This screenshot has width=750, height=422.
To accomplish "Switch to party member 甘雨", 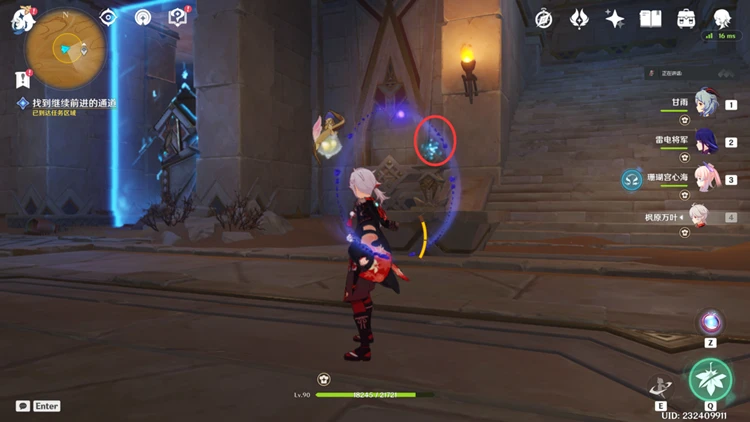I will 705,104.
